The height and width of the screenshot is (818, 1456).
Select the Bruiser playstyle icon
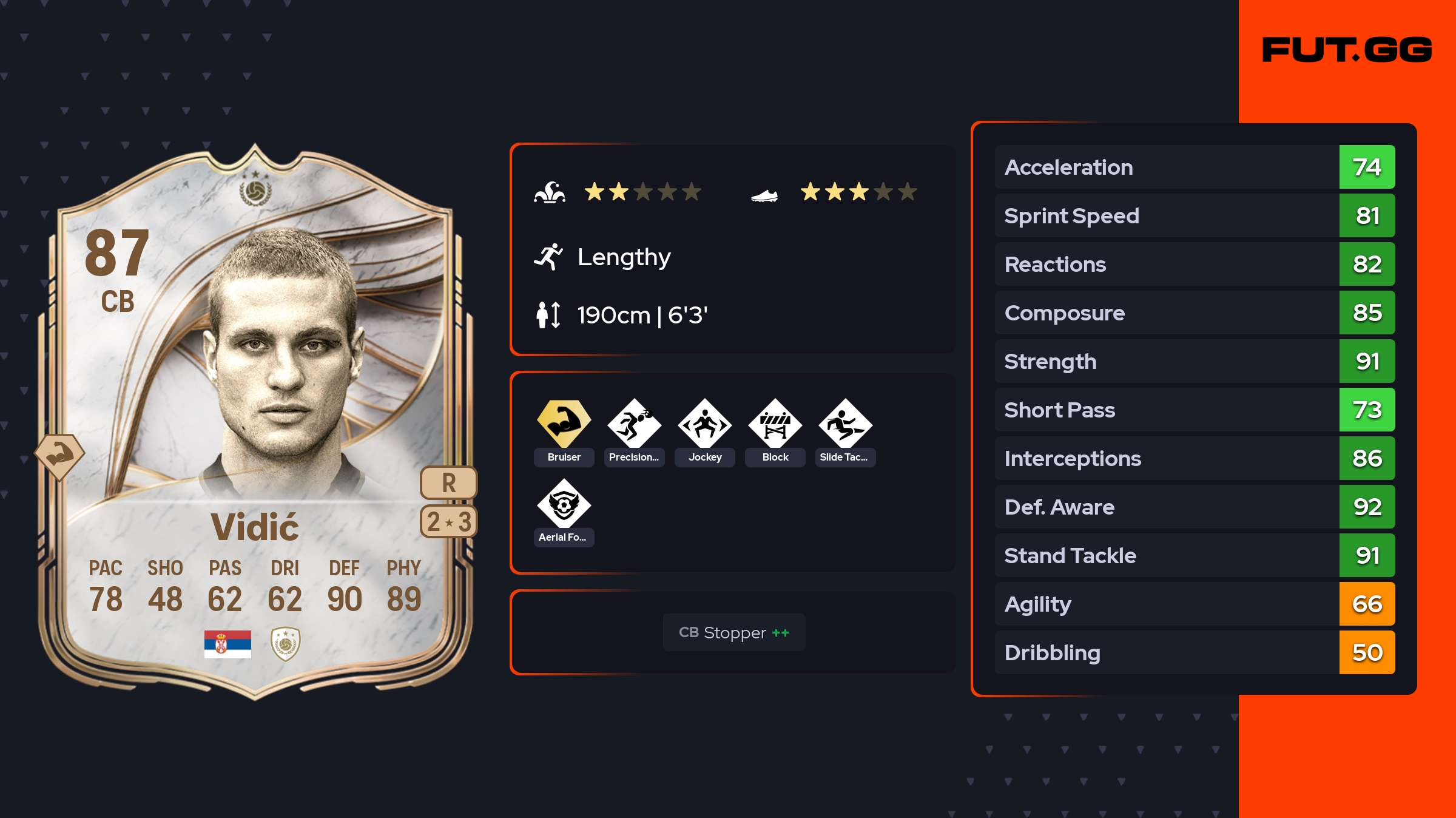[x=564, y=424]
